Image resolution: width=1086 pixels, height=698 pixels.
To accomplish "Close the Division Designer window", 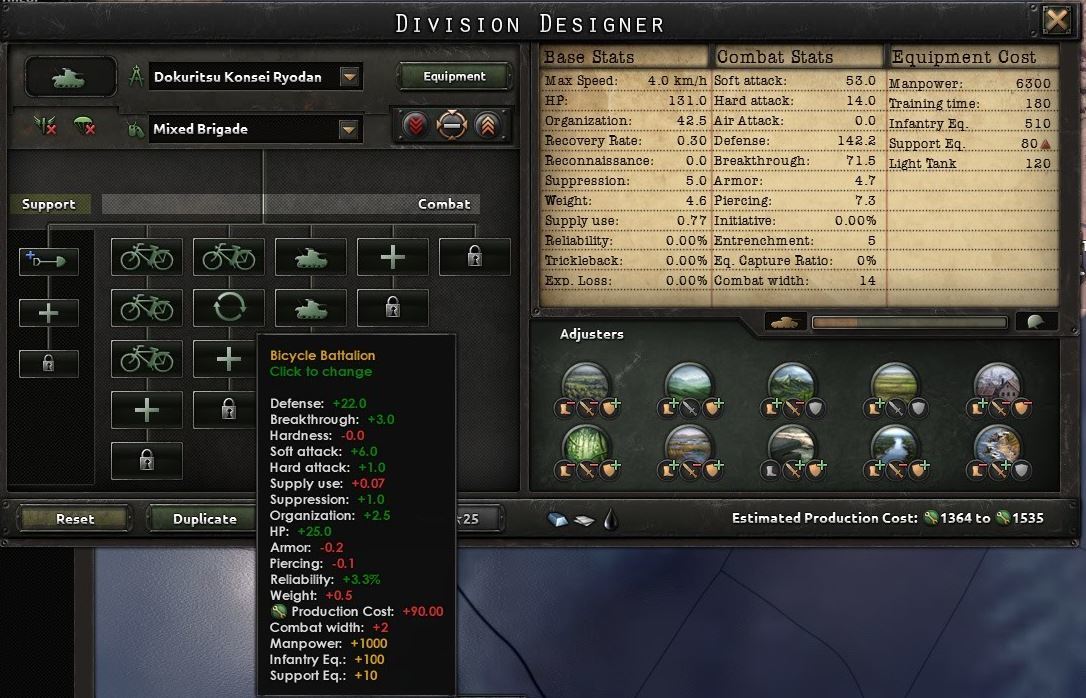I will 1055,20.
